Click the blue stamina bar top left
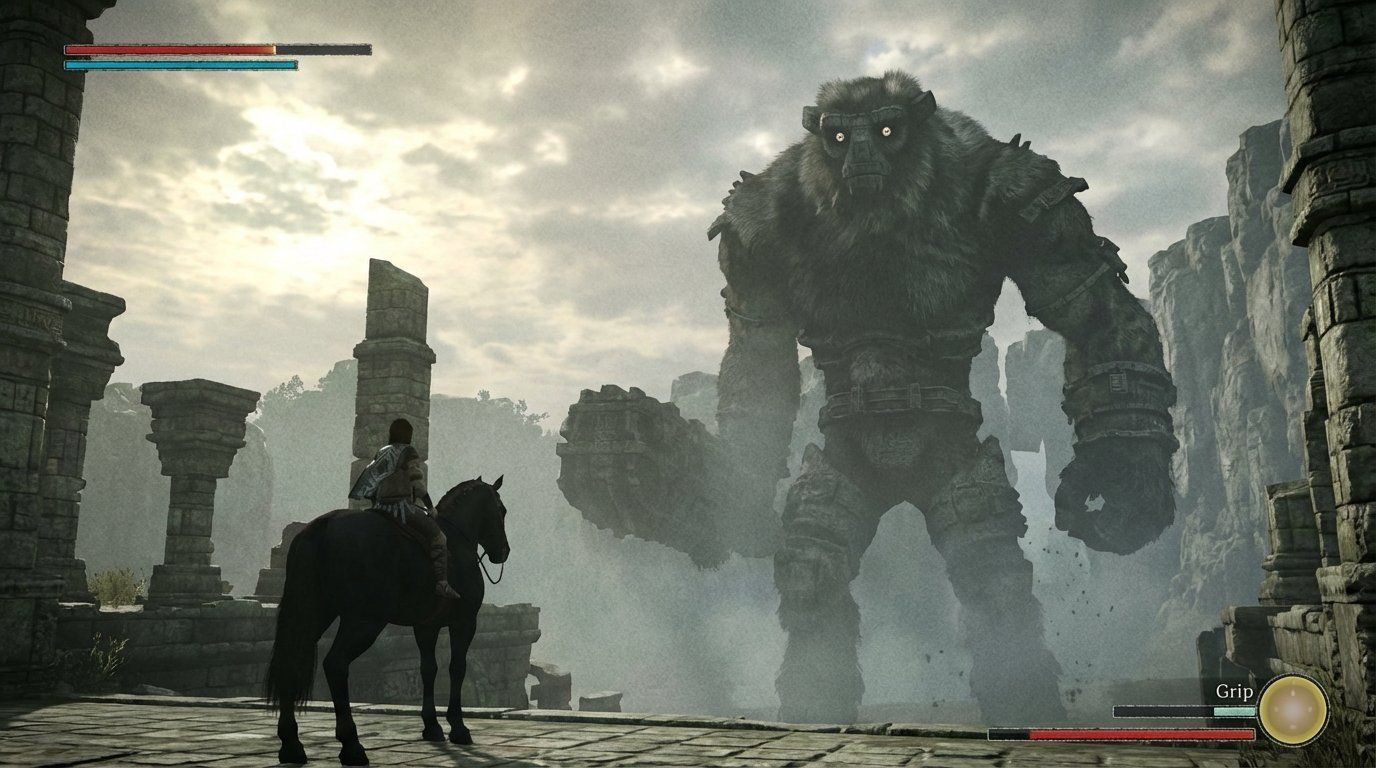 [x=180, y=64]
